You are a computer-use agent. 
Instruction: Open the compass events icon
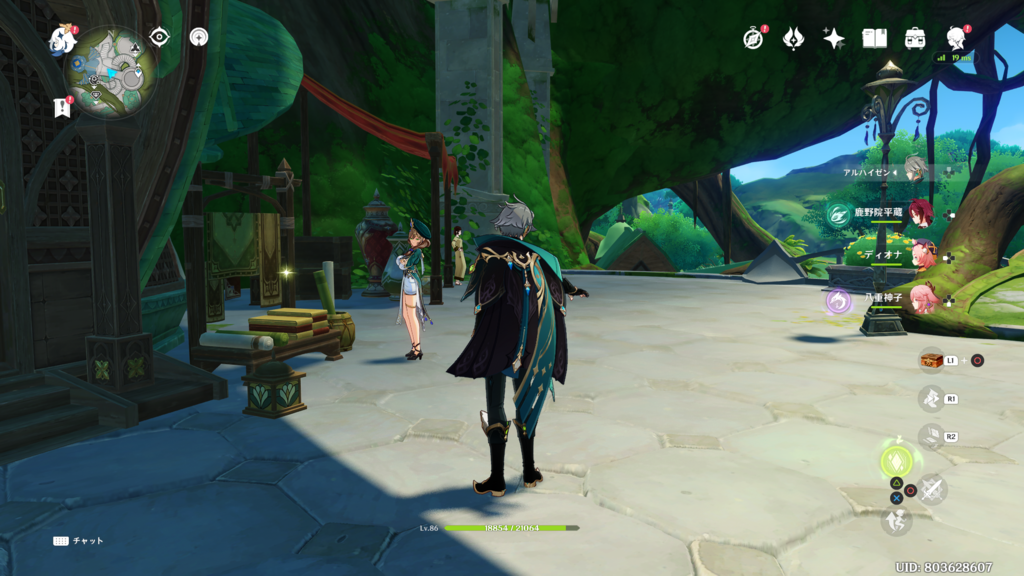click(x=753, y=38)
